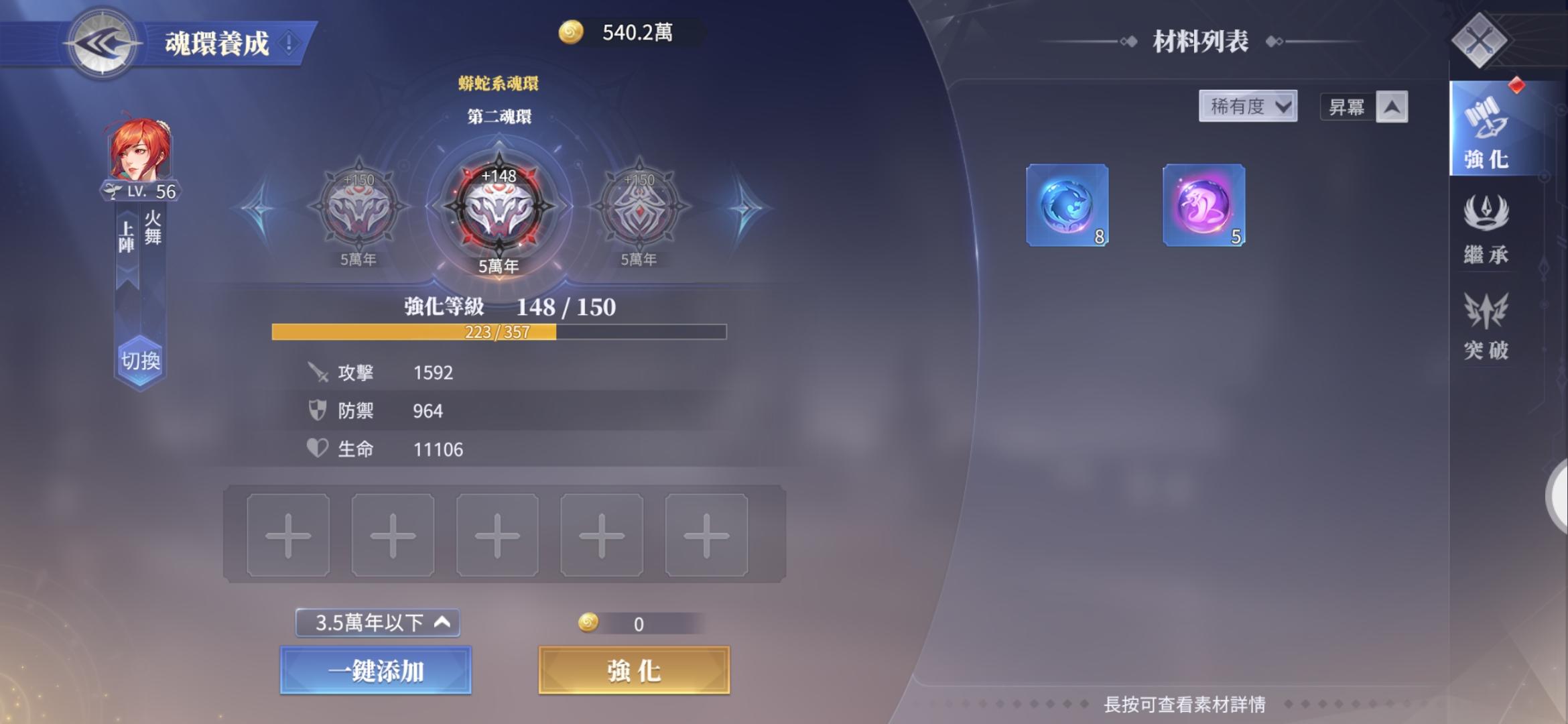Screen dimensions: 1568x724
Task: Open the 稀有度 rarity dropdown
Action: pos(1248,106)
